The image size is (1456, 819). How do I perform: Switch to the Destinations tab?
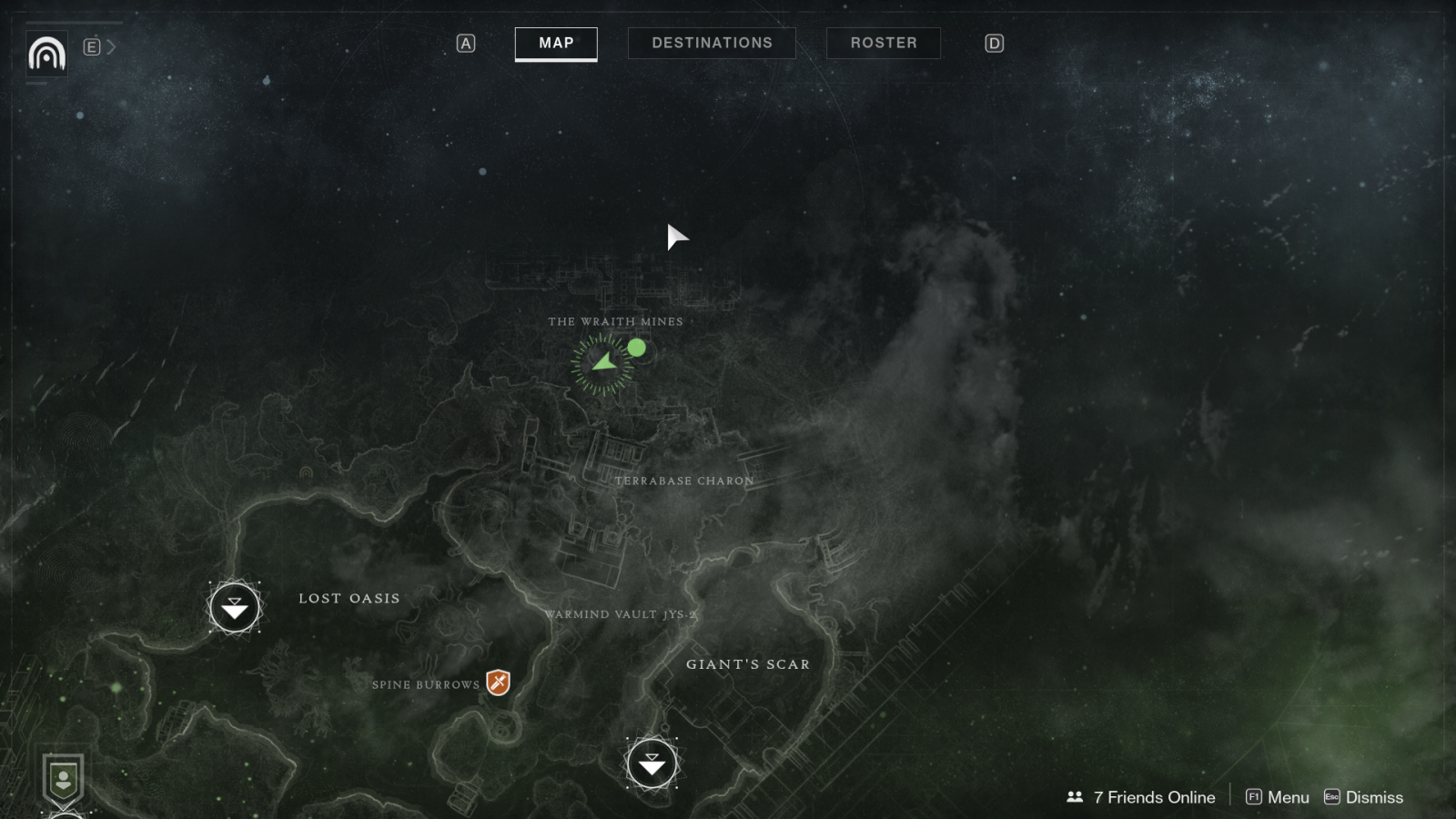tap(712, 43)
